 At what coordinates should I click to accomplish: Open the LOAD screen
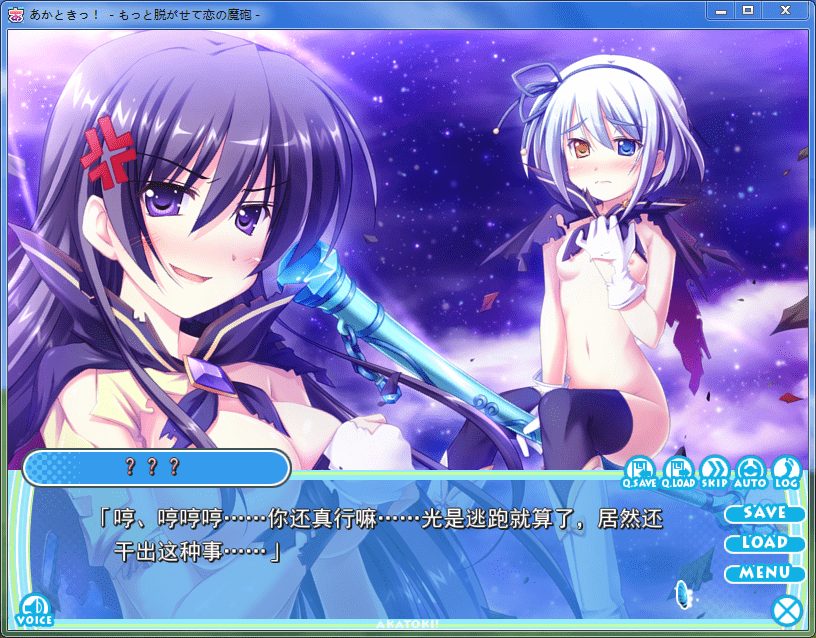point(765,543)
